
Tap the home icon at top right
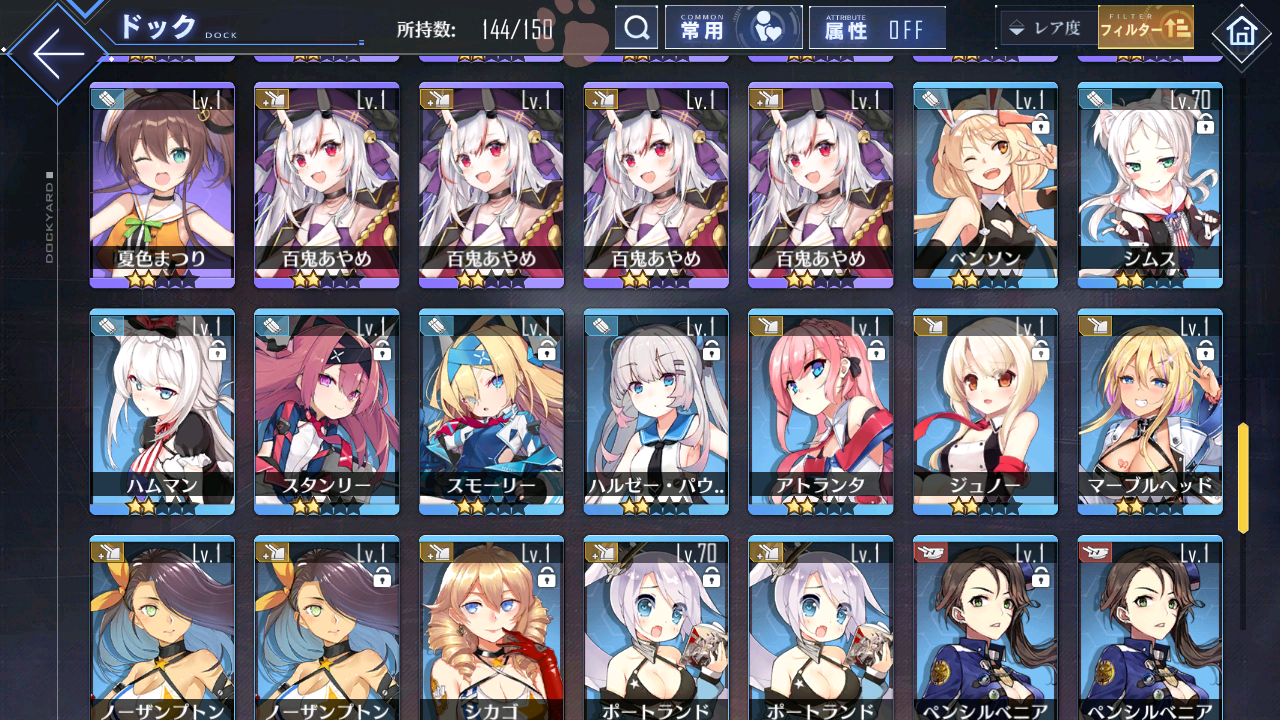[x=1243, y=34]
